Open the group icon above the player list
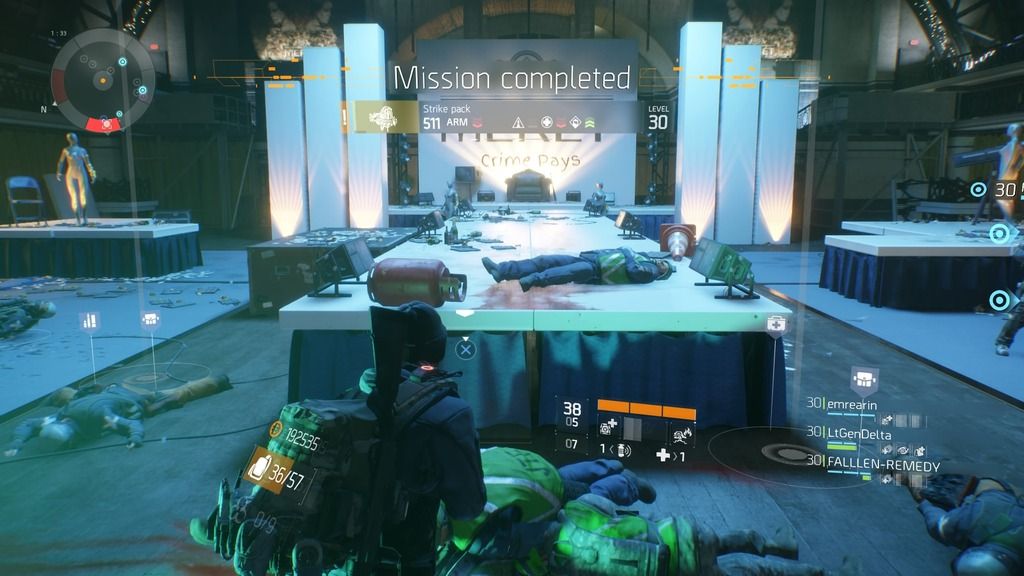 (862, 378)
